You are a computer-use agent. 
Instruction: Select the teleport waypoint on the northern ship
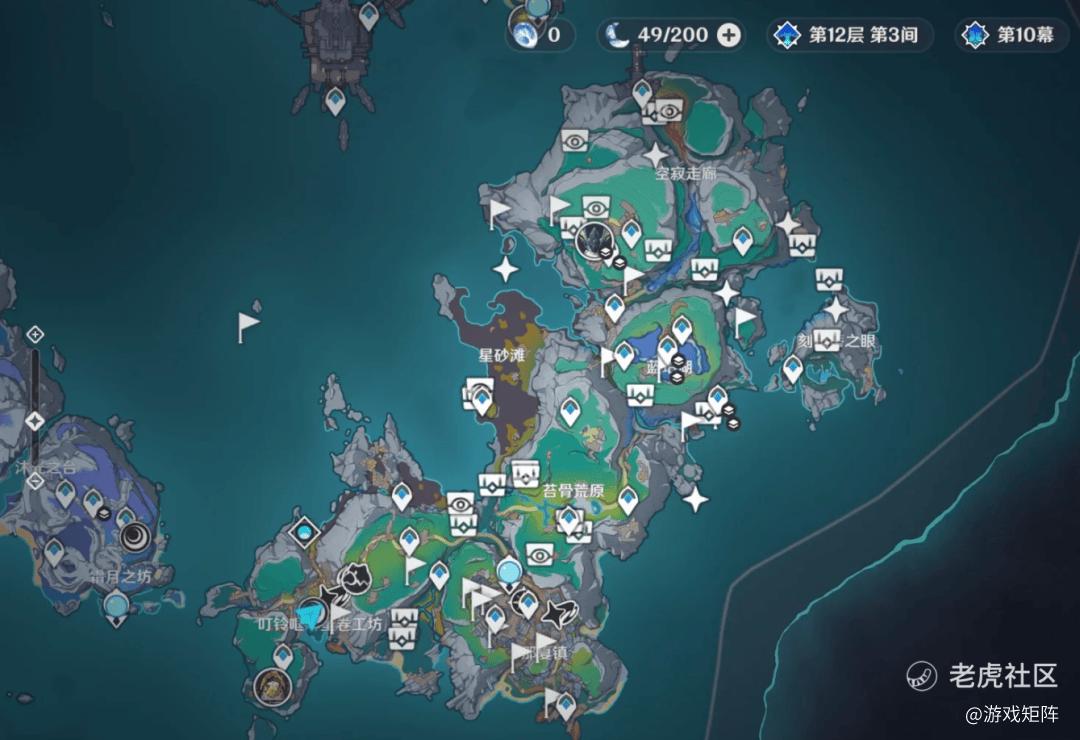[335, 100]
